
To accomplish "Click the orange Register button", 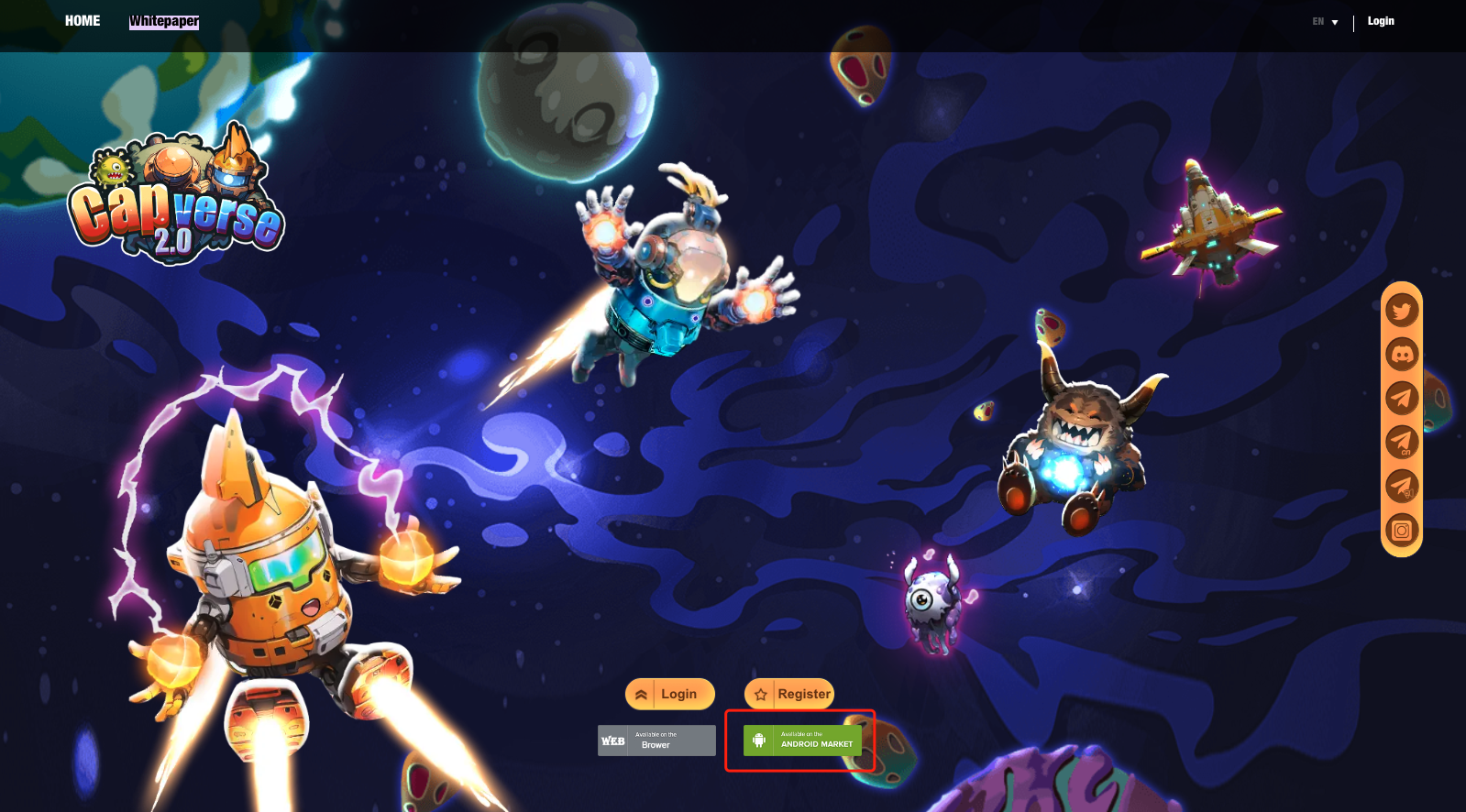I will point(789,694).
